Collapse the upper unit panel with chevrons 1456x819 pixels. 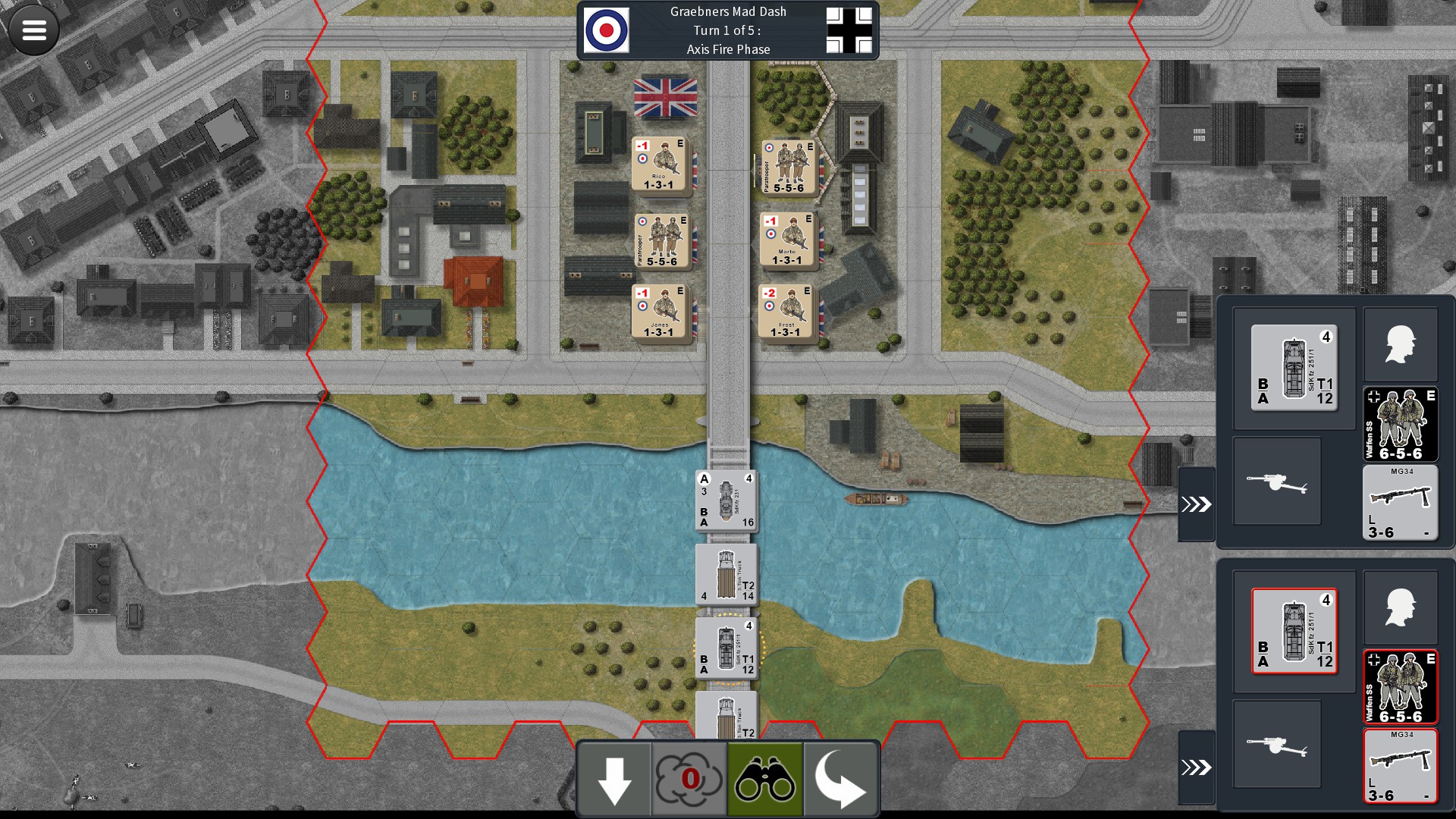point(1196,504)
